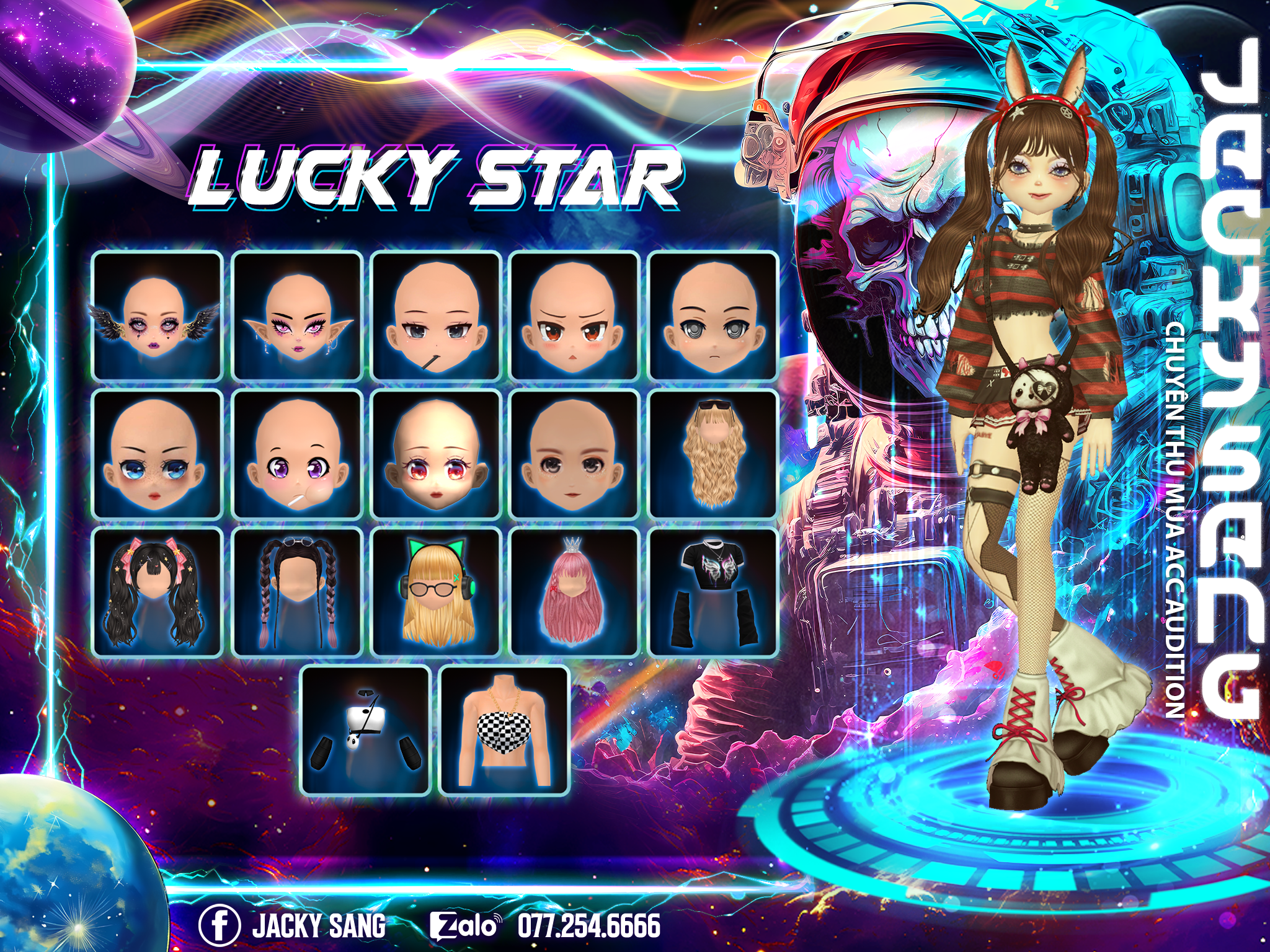This screenshot has width=1270, height=952.
Task: Select black twin-tail hair with pink bows
Action: click(x=157, y=593)
